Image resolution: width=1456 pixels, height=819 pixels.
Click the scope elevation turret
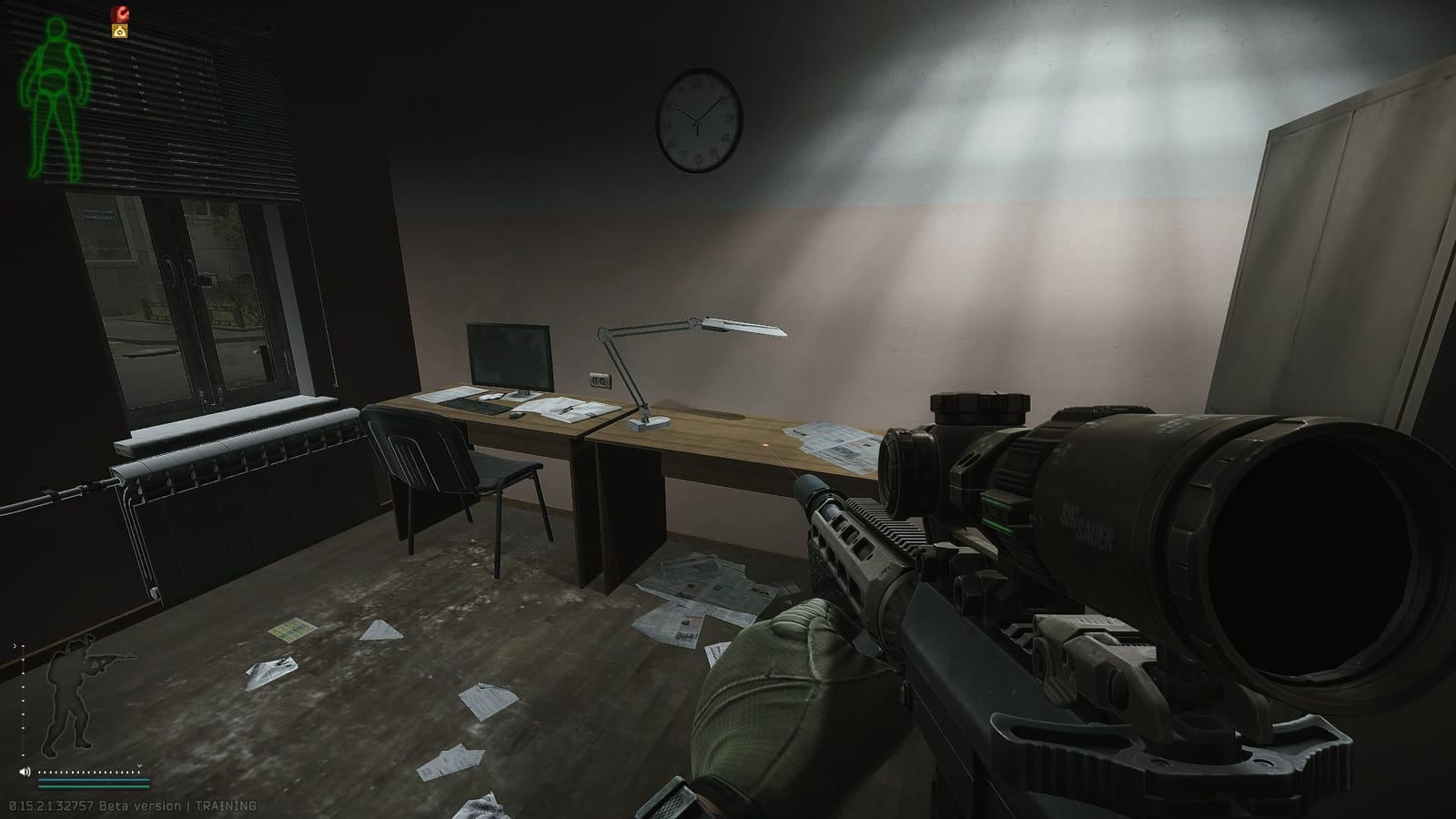(x=978, y=407)
